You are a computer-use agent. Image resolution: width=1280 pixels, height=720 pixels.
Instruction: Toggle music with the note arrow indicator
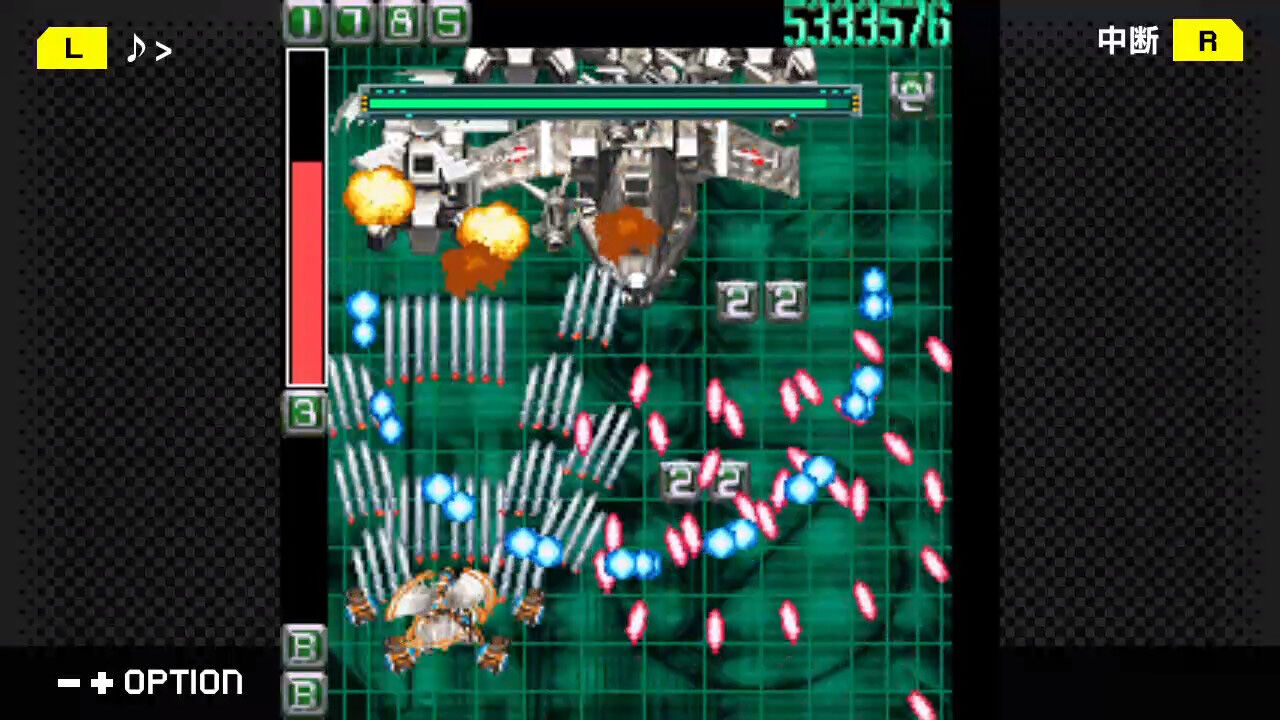point(148,50)
